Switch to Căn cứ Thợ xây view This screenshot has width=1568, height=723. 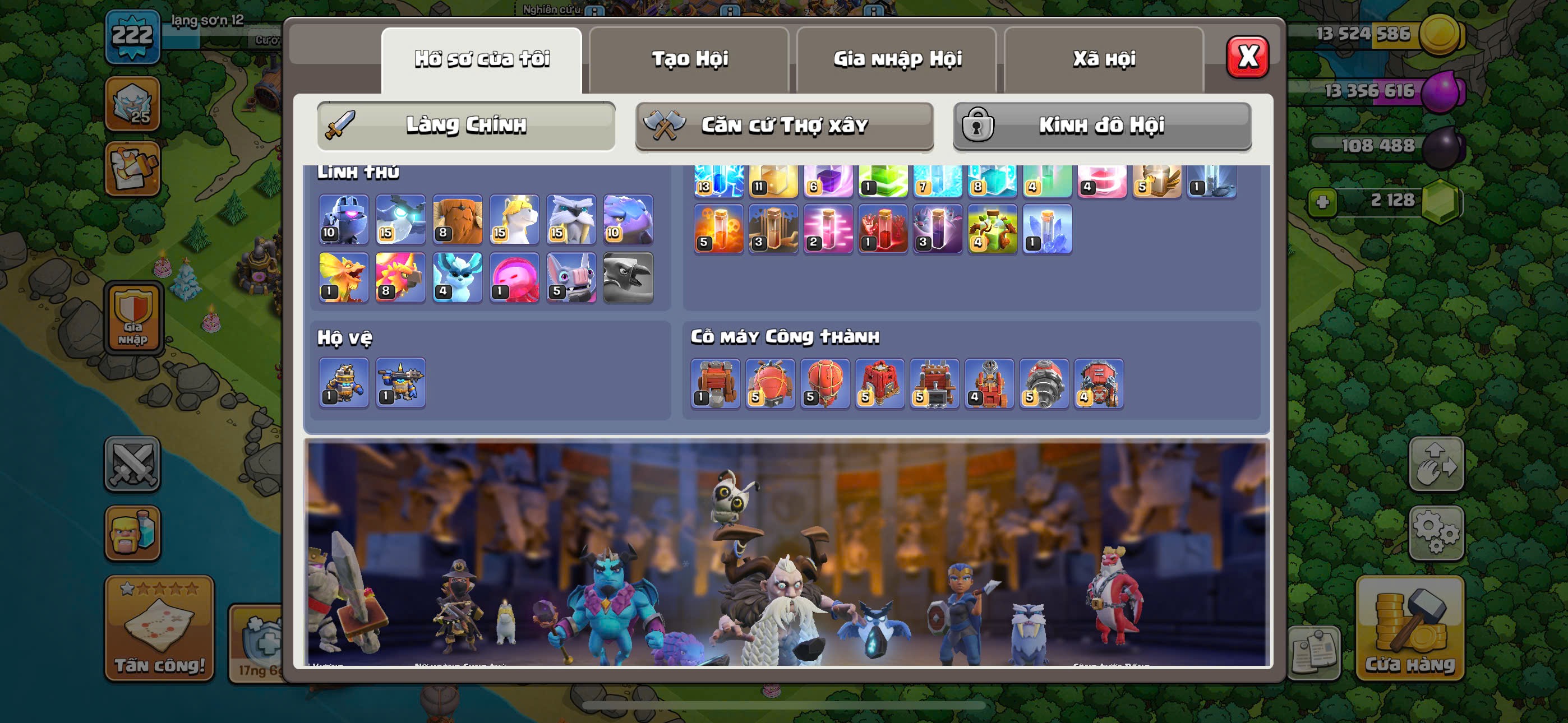784,126
